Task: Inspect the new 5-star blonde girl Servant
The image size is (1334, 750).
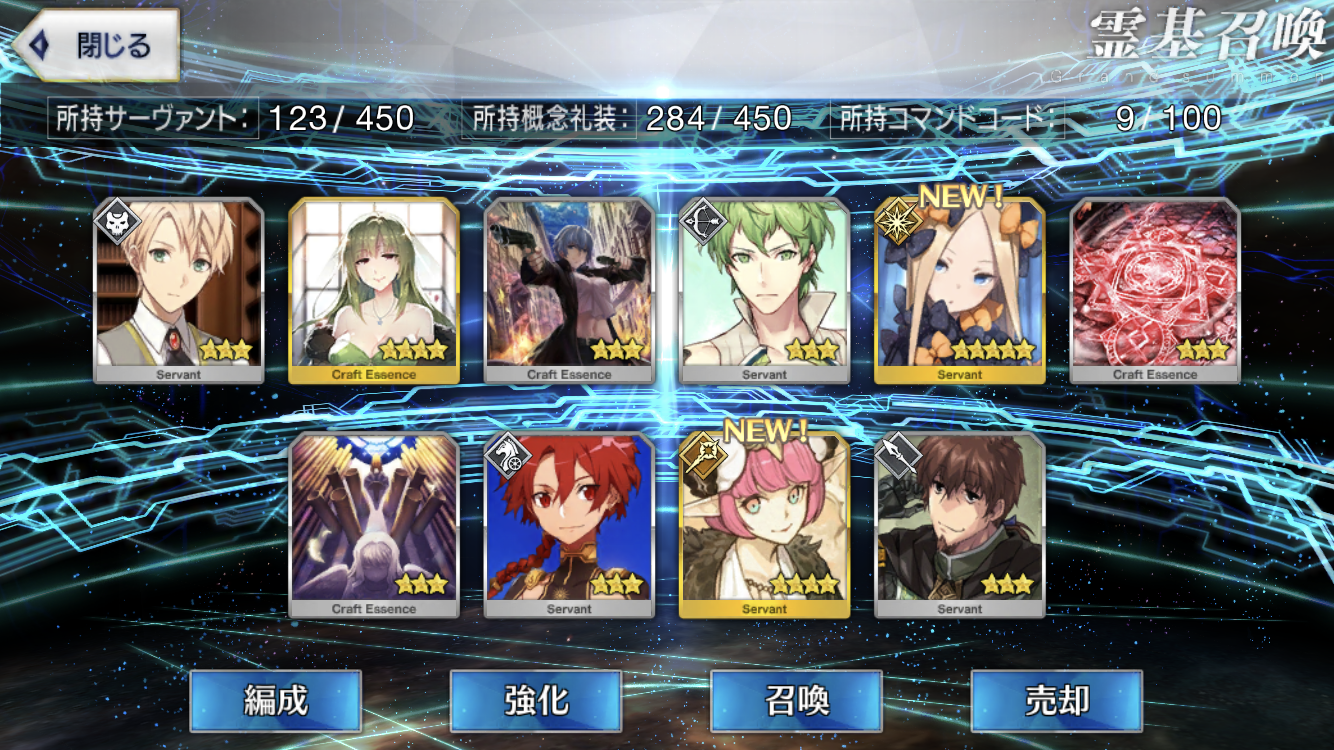Action: point(960,290)
